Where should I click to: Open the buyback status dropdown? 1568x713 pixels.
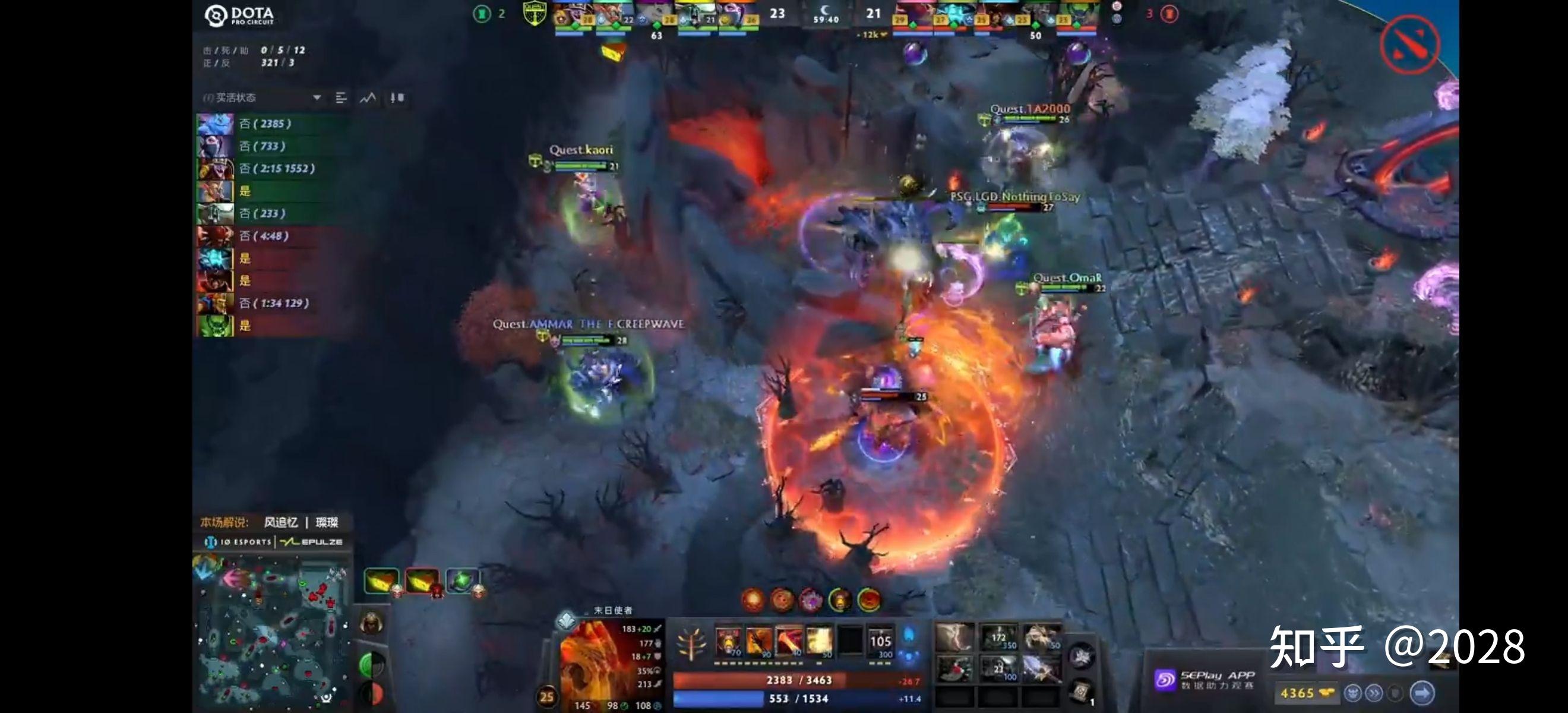pos(317,97)
